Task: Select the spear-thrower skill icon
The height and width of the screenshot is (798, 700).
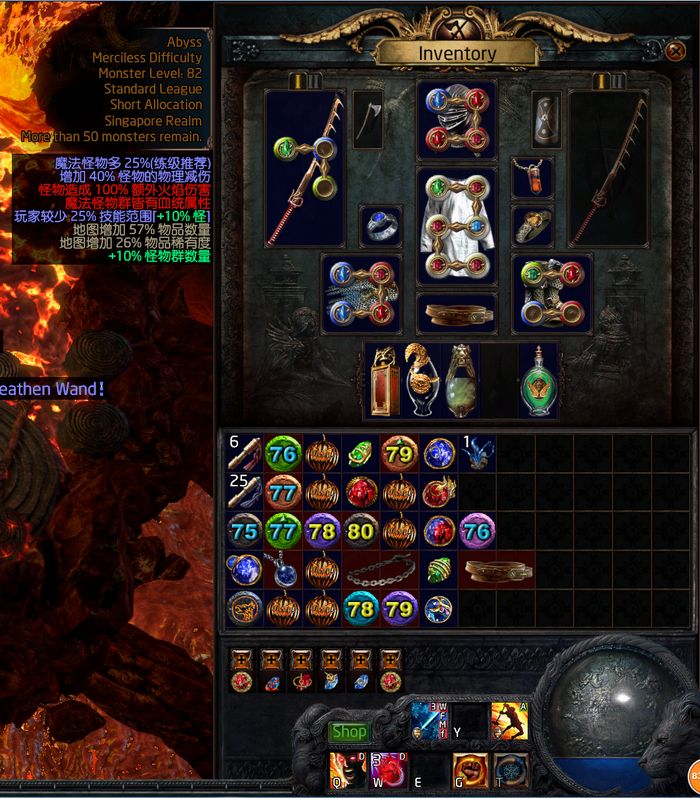Action: [509, 720]
